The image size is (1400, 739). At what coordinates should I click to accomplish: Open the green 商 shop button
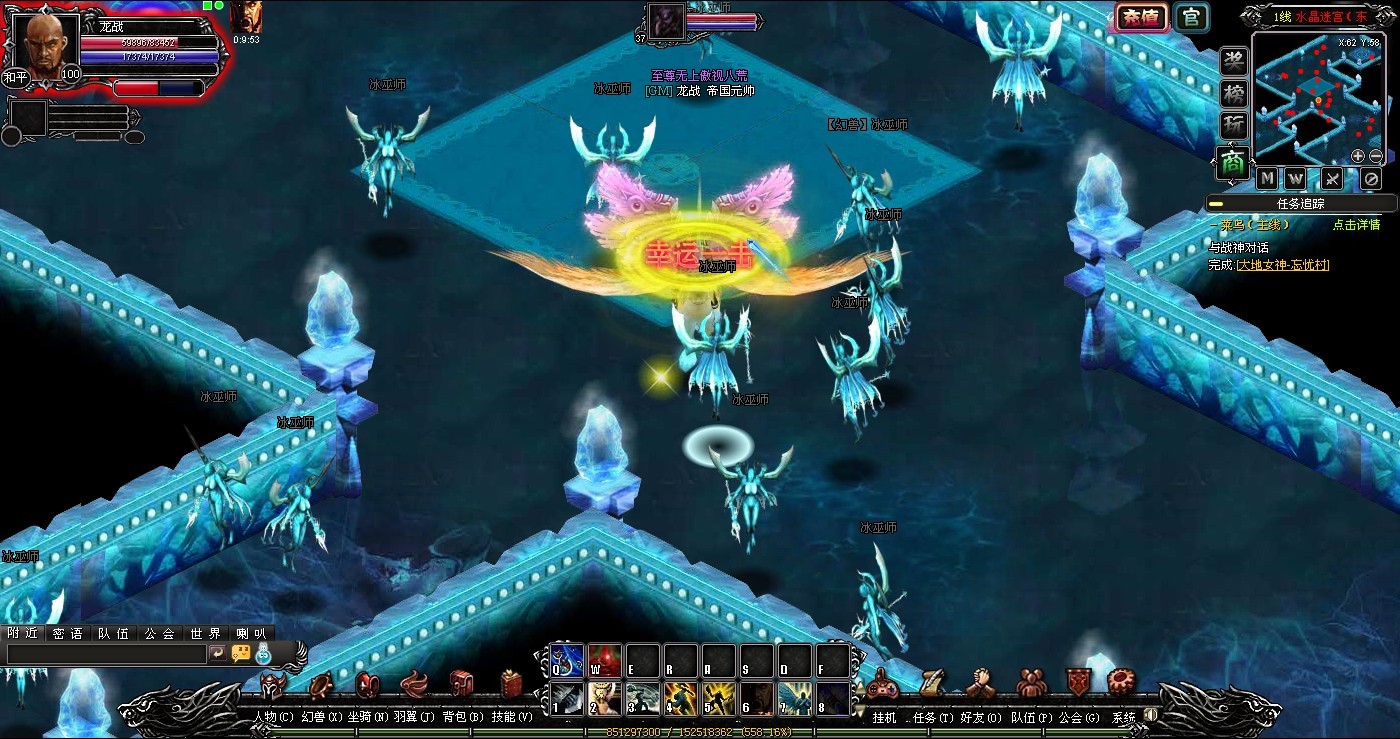(1234, 163)
